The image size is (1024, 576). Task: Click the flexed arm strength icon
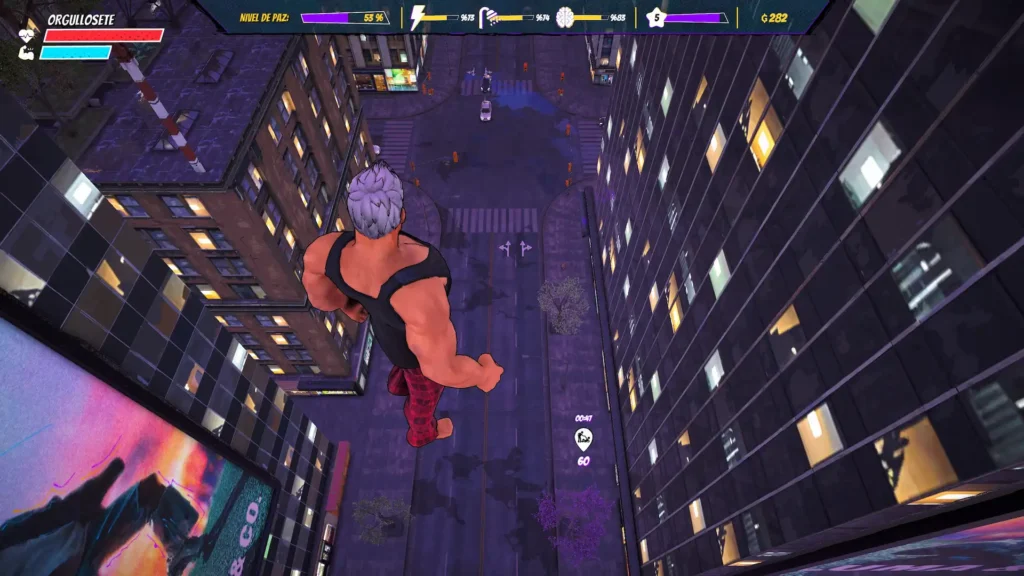click(x=27, y=52)
